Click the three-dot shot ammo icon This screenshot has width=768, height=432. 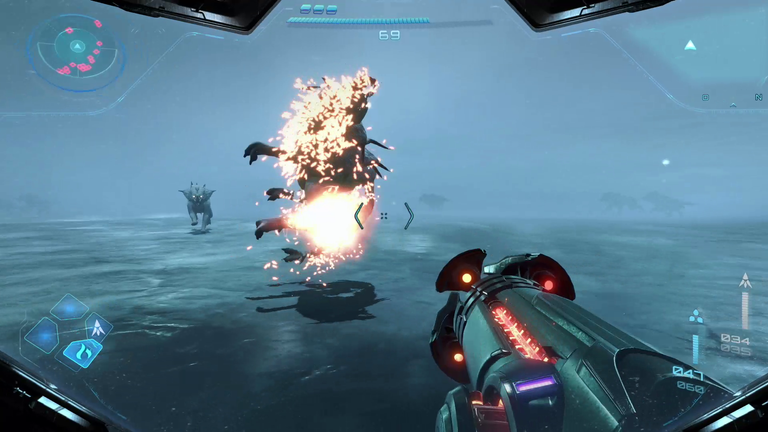696,317
